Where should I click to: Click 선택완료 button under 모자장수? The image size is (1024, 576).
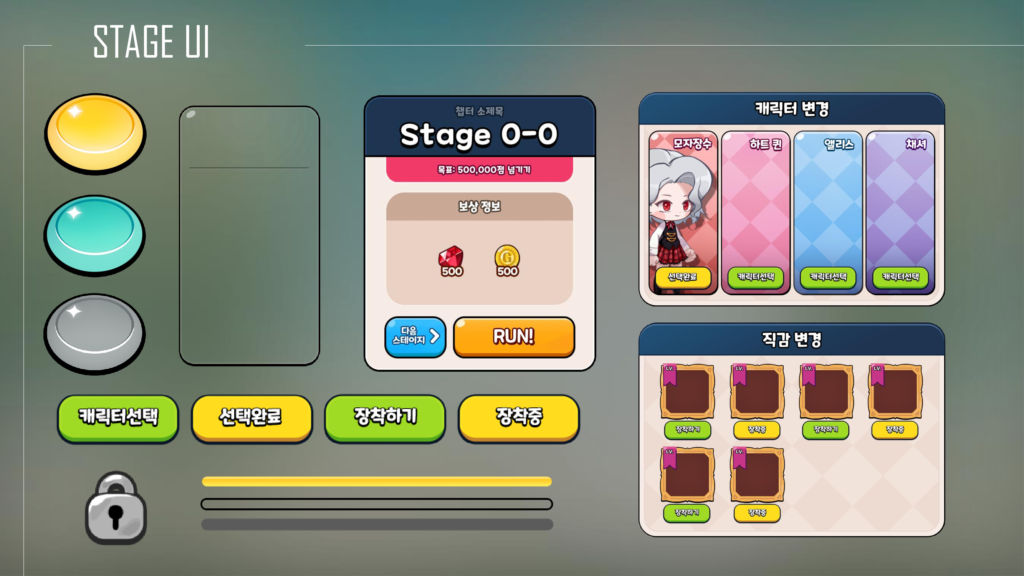683,277
